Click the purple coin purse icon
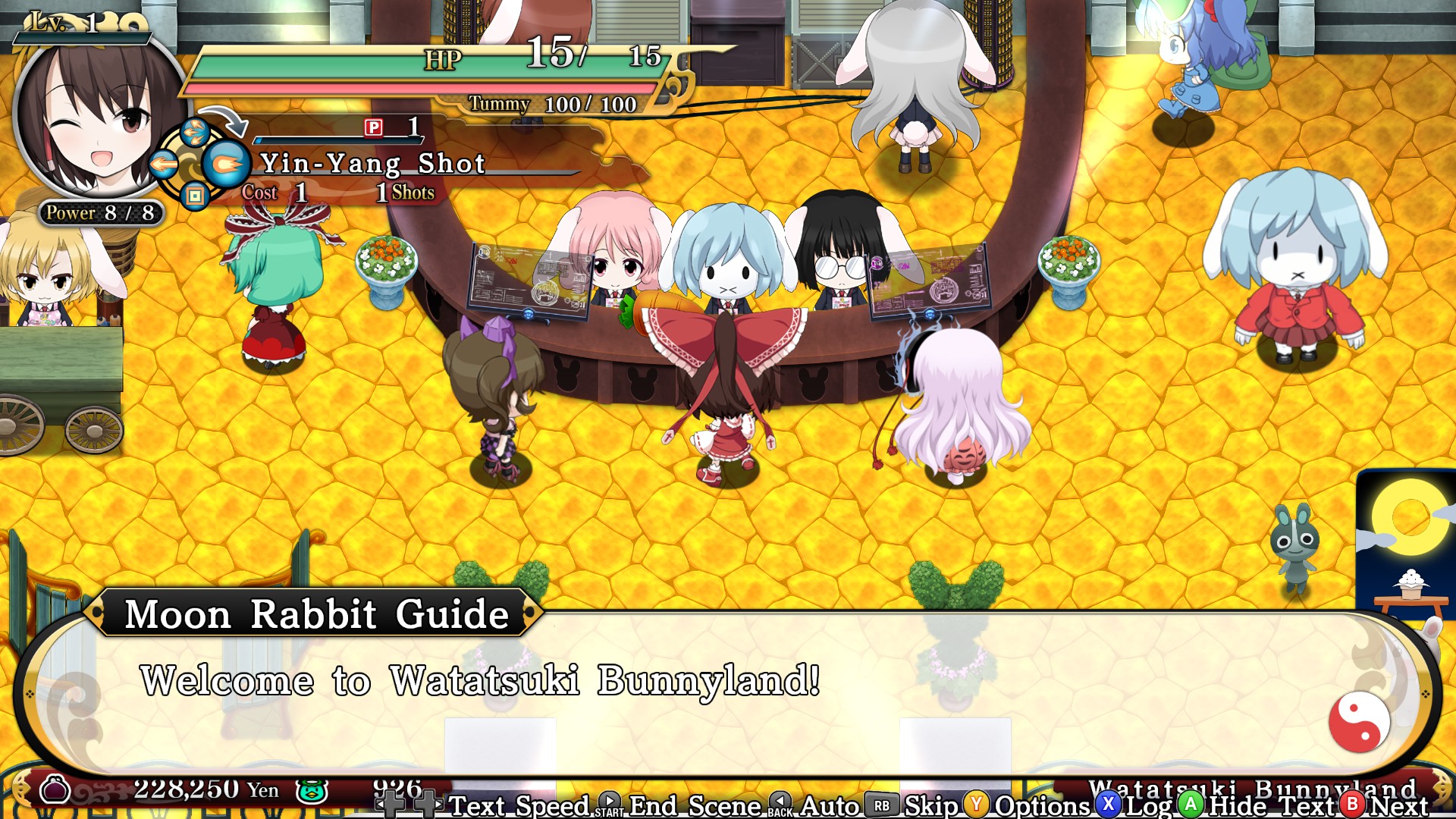Viewport: 1456px width, 819px height. coord(55,790)
